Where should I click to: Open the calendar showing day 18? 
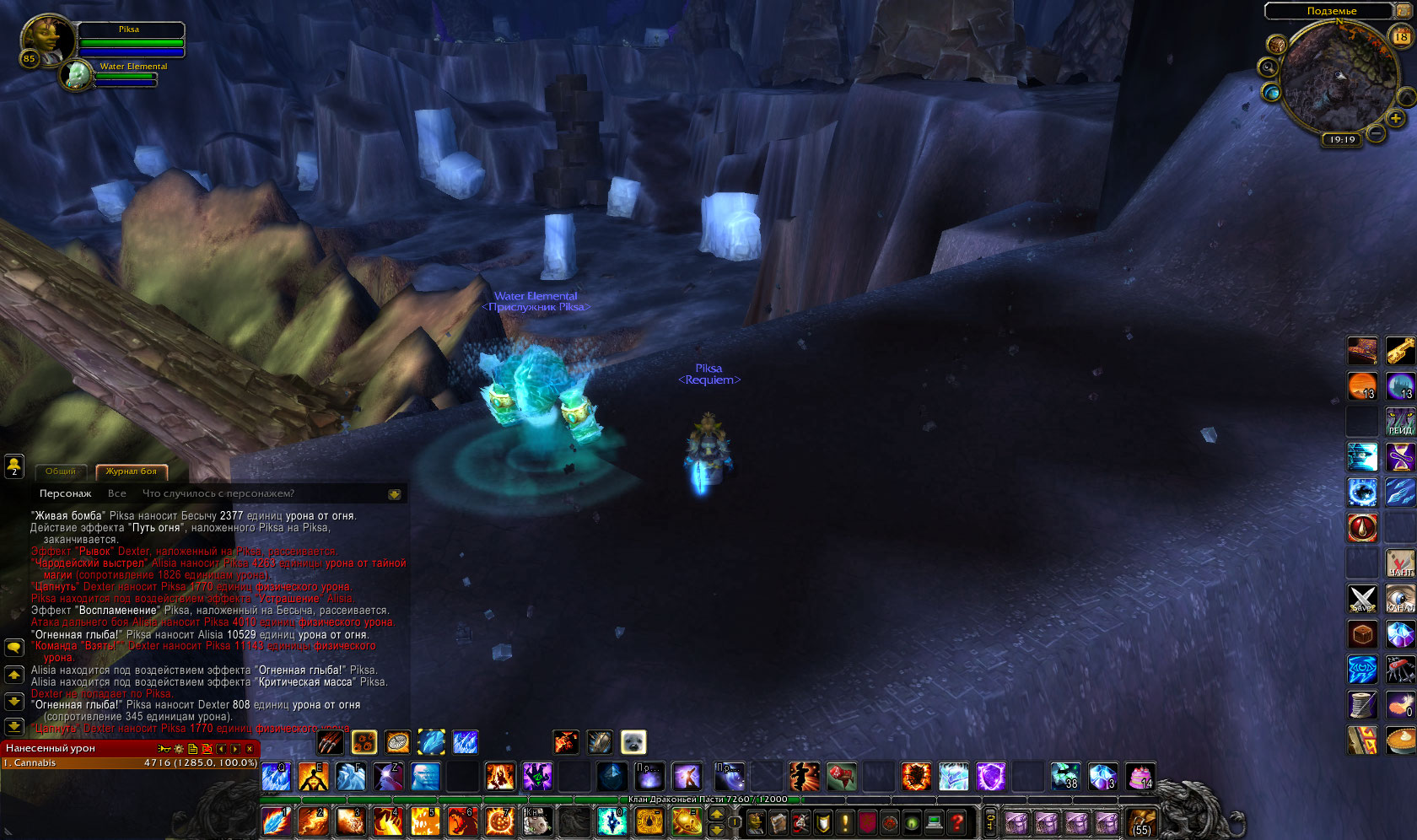coord(1401,35)
